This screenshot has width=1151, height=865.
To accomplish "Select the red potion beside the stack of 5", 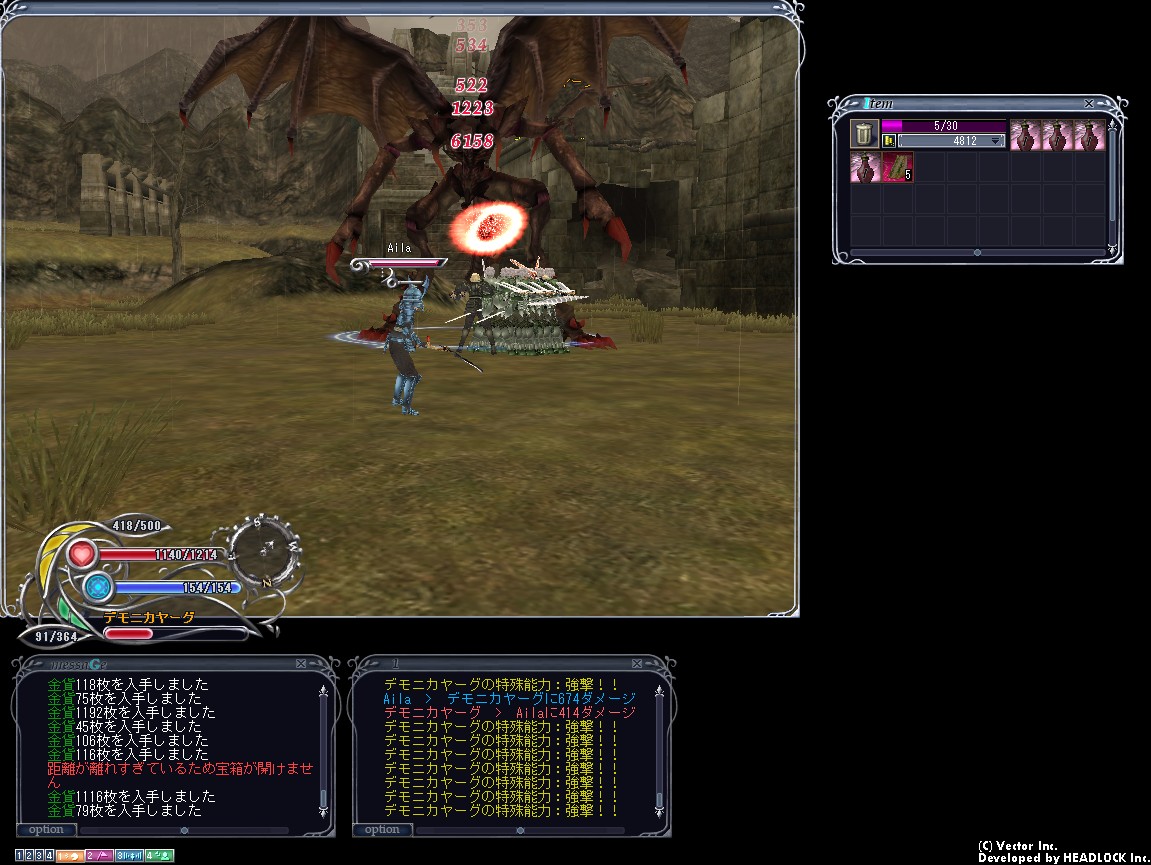I will (864, 167).
